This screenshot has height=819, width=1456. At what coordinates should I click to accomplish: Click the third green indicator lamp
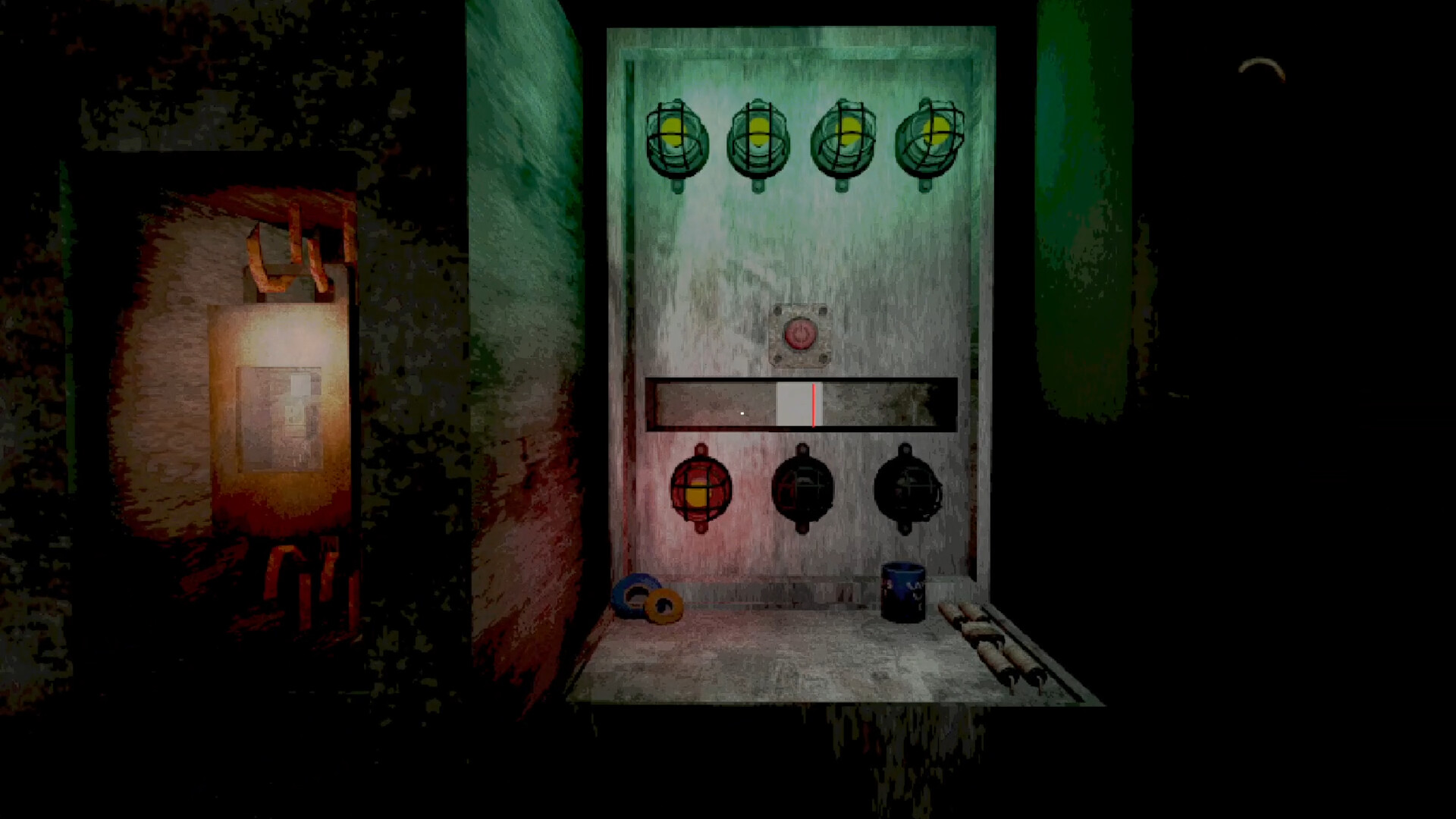point(844,136)
